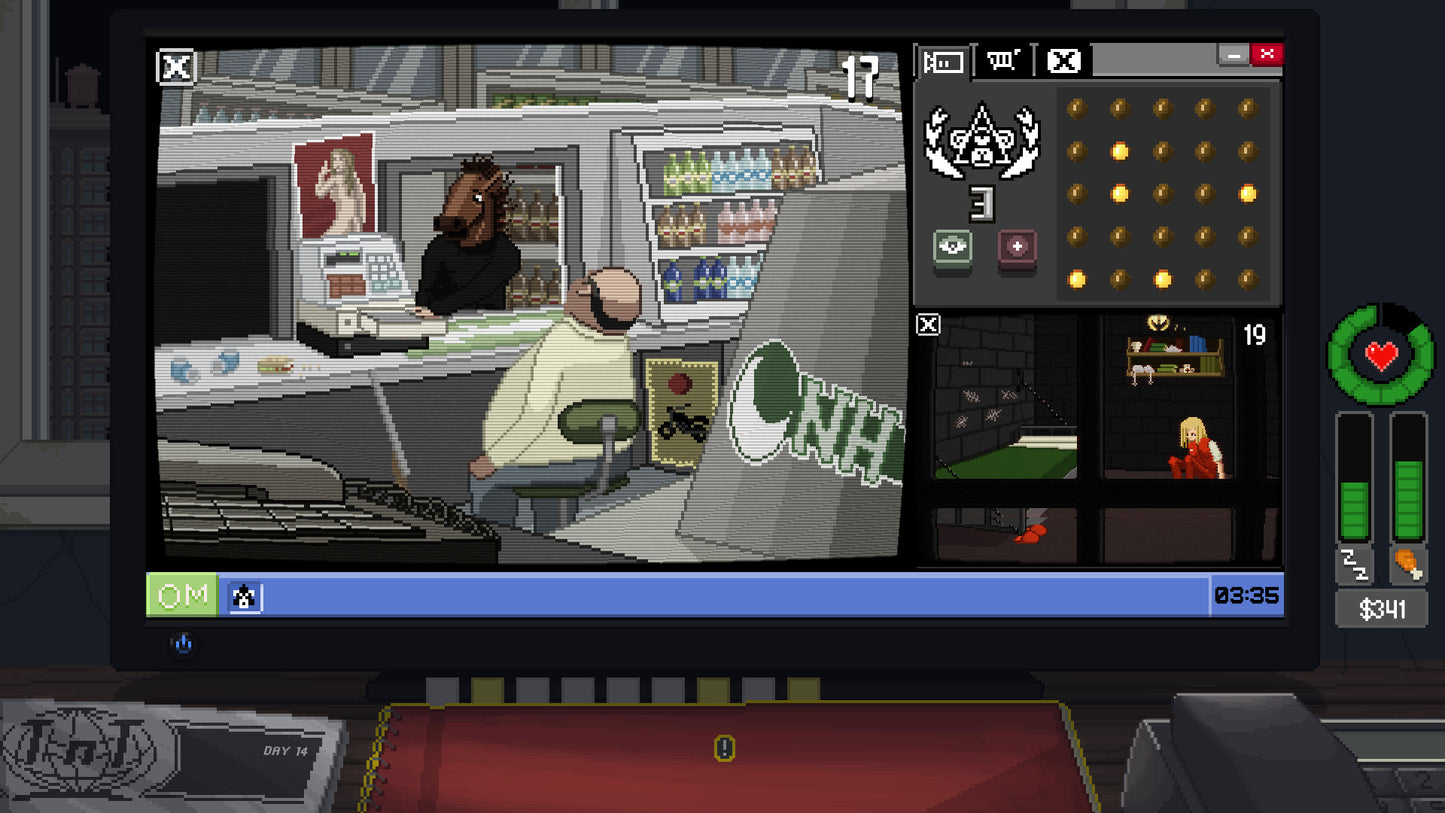Select the monkey face tab icon

[1061, 62]
